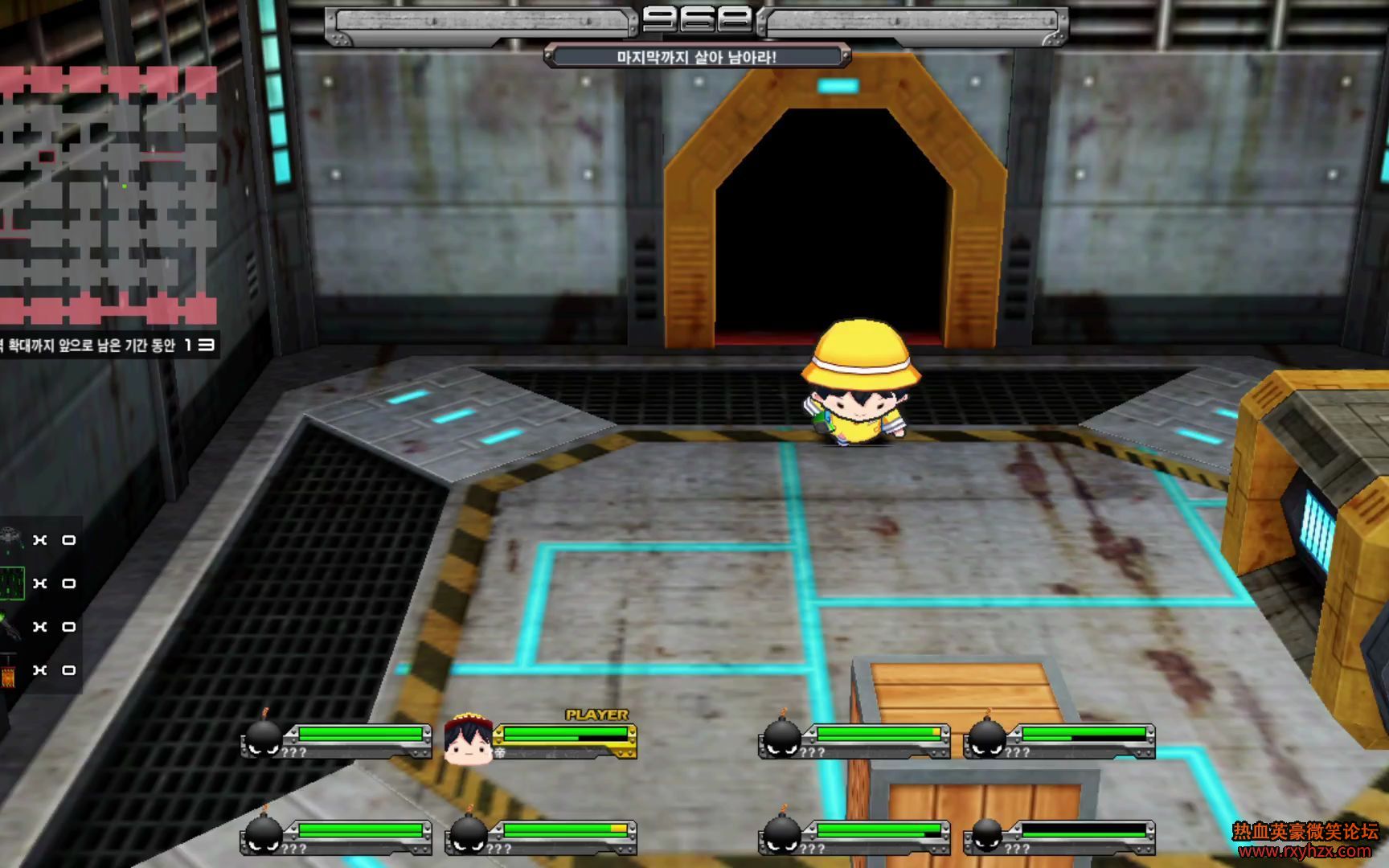Open the rxyhzx.com watermark link
The image size is (1389, 868).
tap(1305, 851)
